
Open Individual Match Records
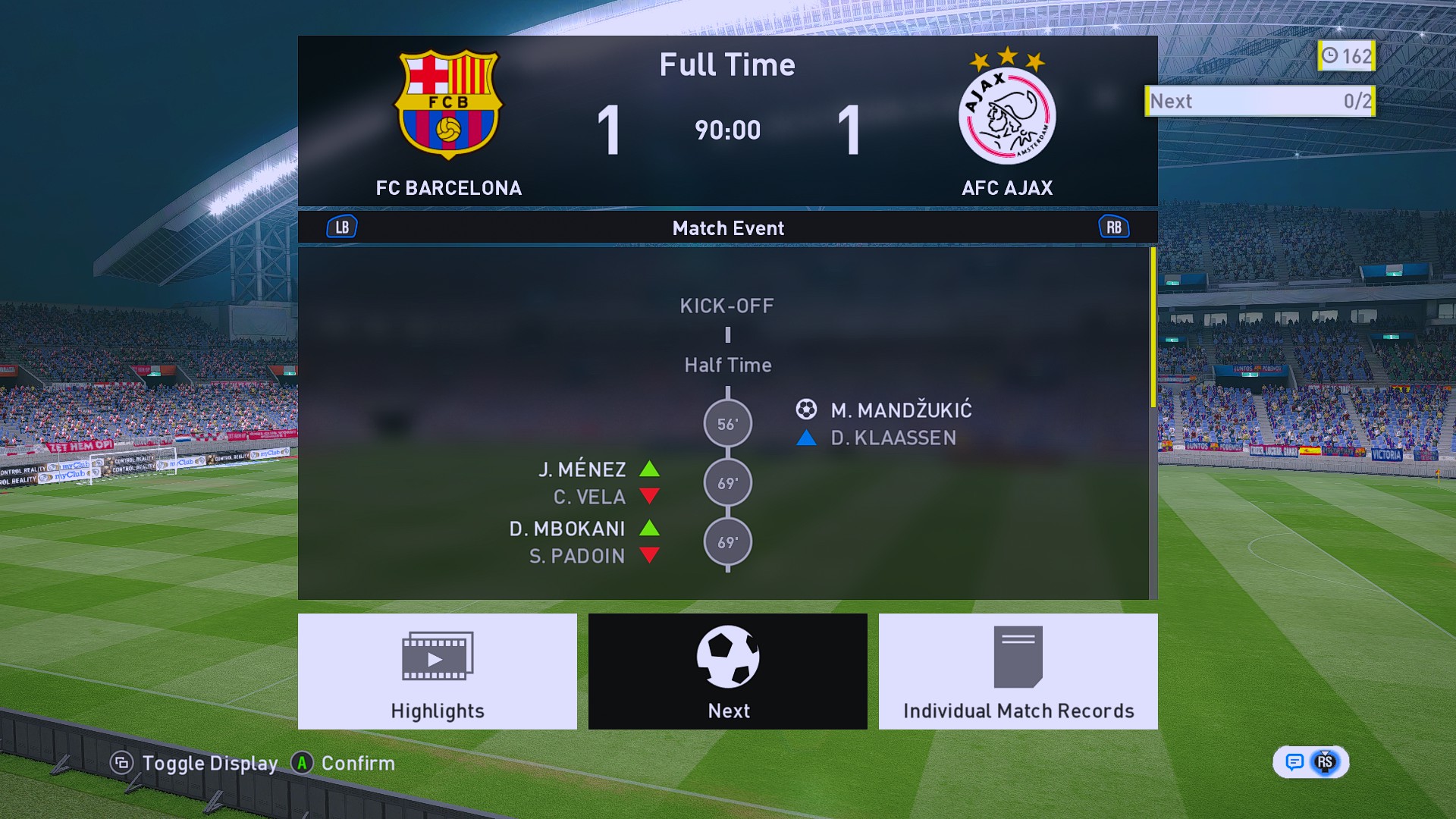click(x=1018, y=671)
